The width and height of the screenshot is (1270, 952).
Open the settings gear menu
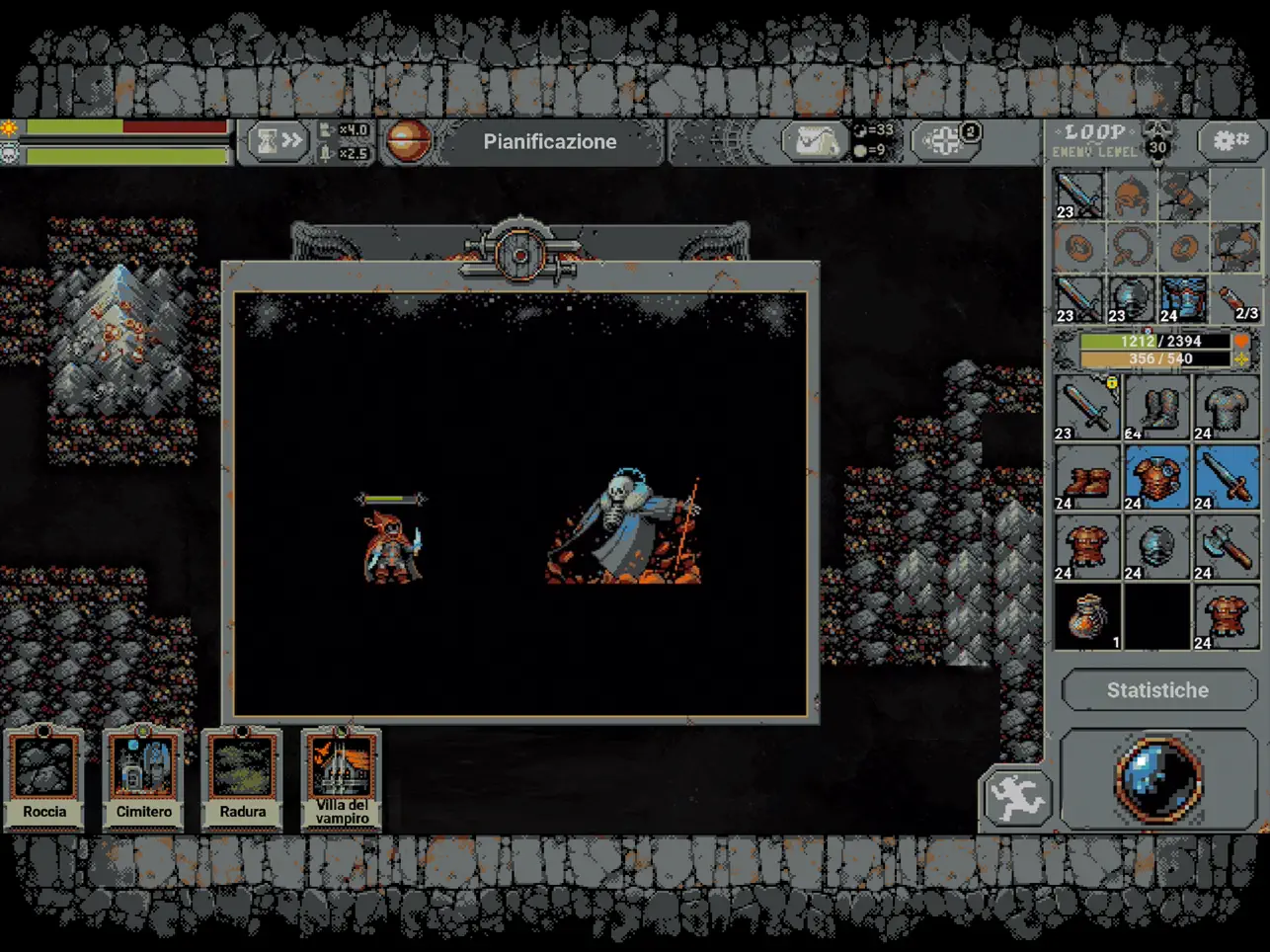(x=1230, y=141)
